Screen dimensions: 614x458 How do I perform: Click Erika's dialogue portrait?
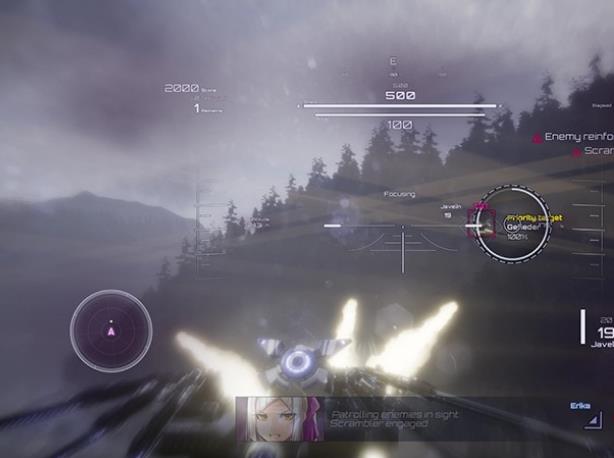(277, 418)
